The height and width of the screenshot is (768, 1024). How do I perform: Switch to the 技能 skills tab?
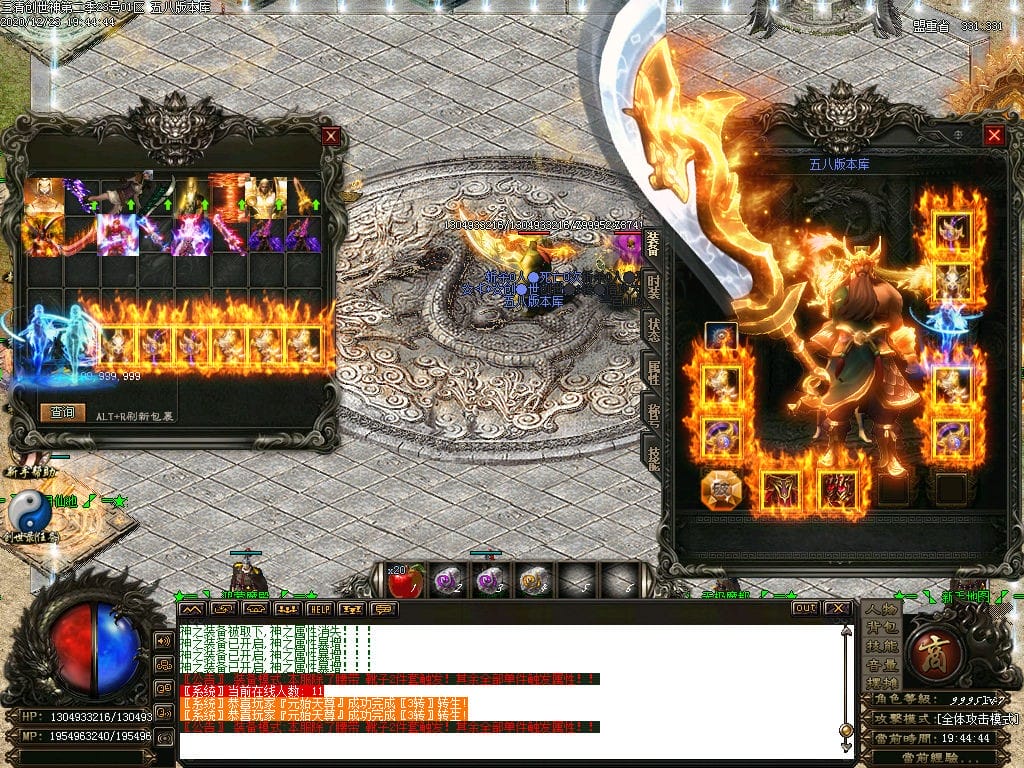click(653, 456)
